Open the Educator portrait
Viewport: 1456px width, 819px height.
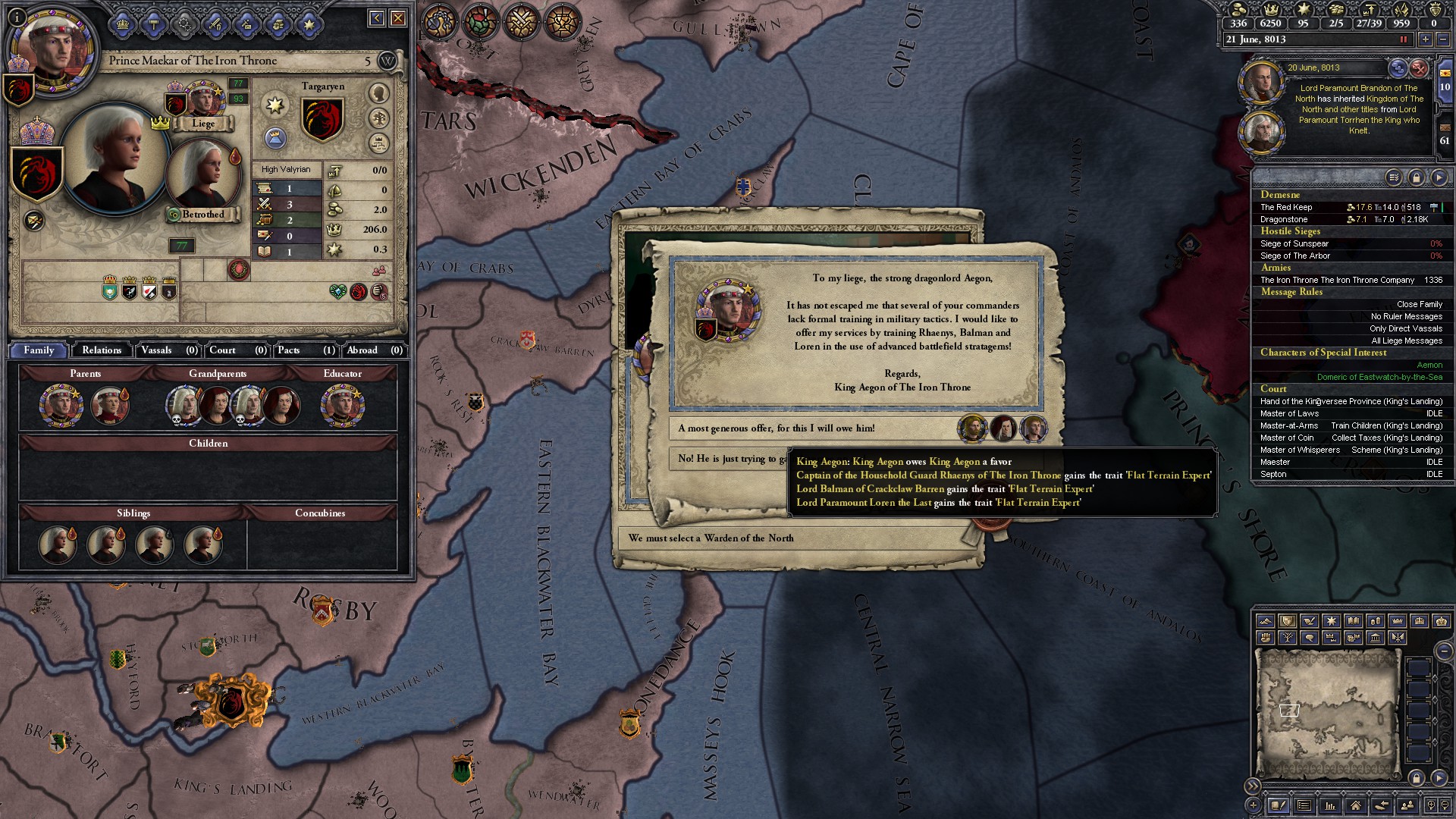(342, 405)
